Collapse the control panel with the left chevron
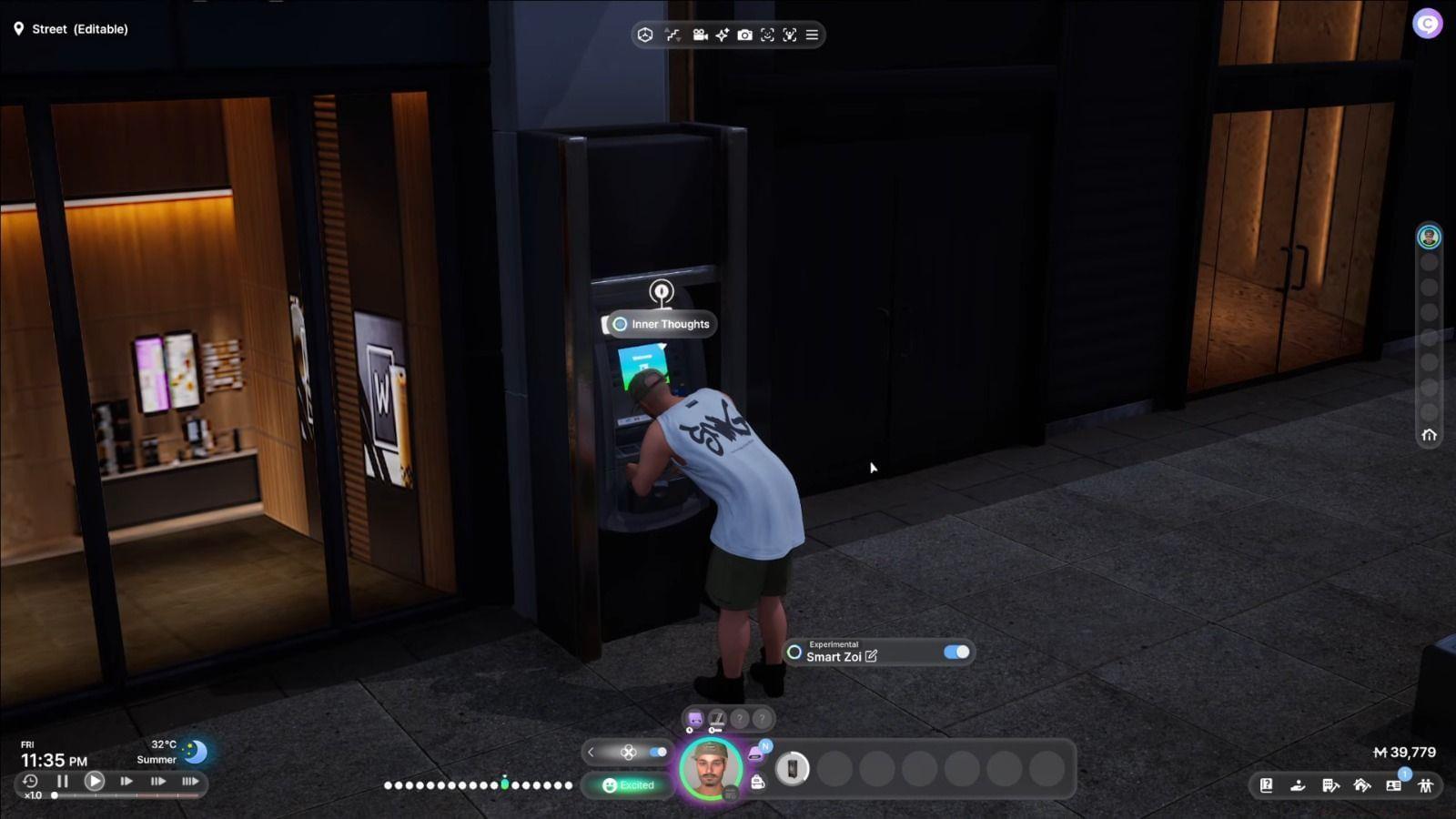Screen dimensions: 1456x819 591,752
